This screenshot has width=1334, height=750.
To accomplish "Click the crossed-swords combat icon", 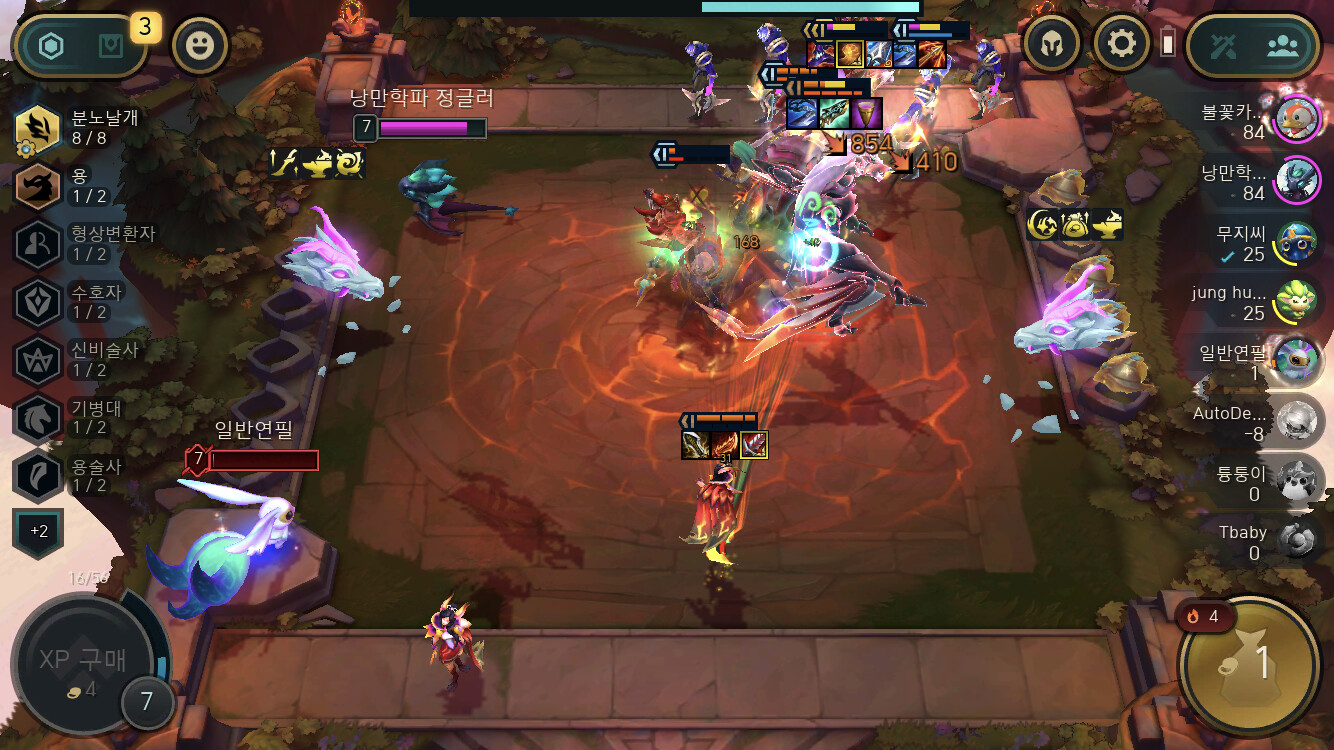I will tap(1225, 45).
